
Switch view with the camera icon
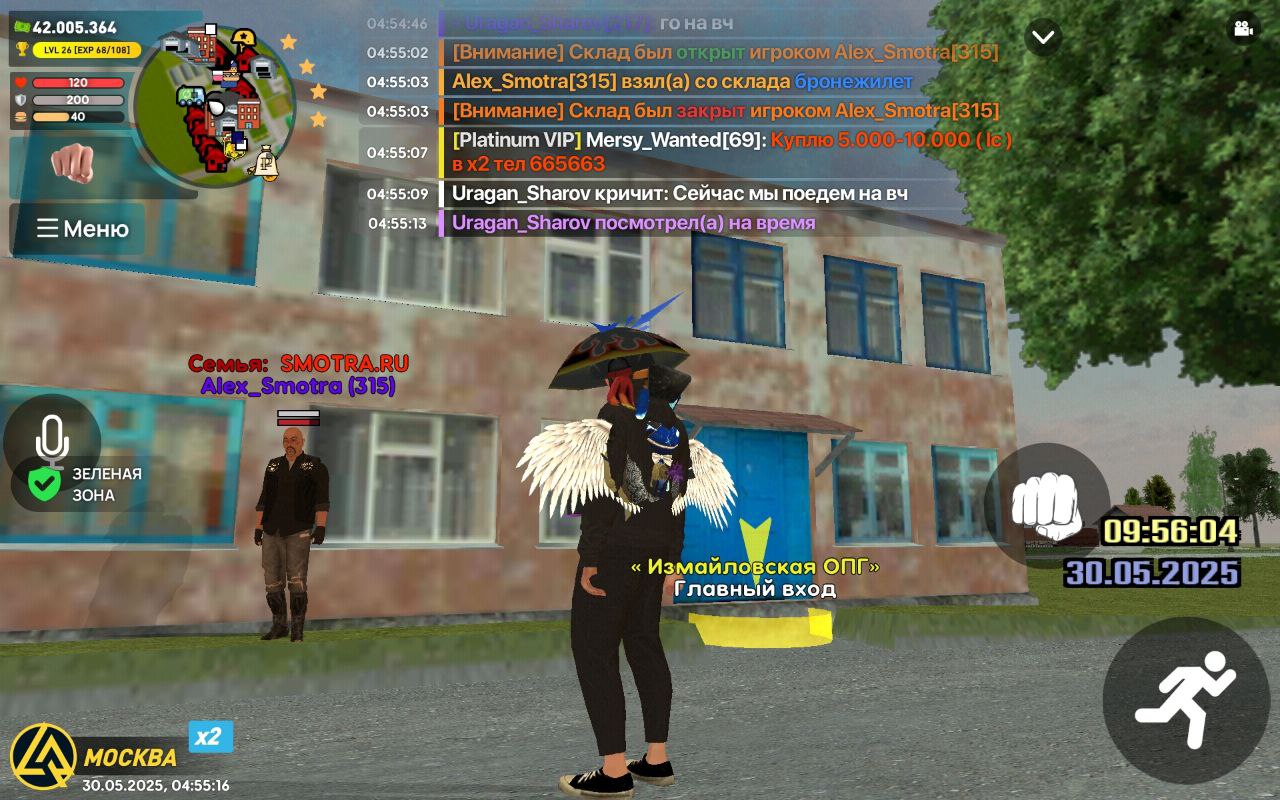coord(1244,29)
